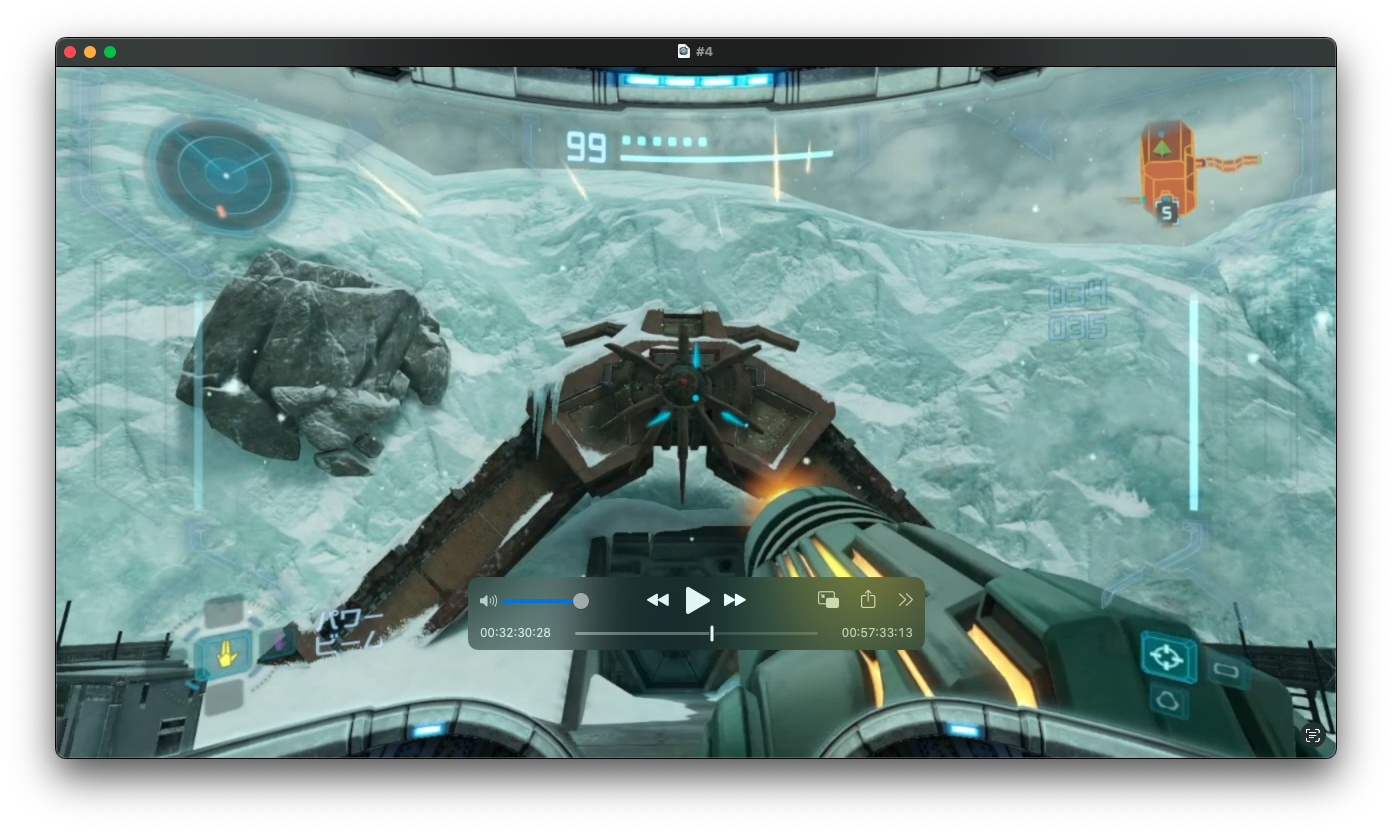Image resolution: width=1392 pixels, height=832 pixels.
Task: Select the rounded-rectangle visor icon
Action: click(1227, 670)
